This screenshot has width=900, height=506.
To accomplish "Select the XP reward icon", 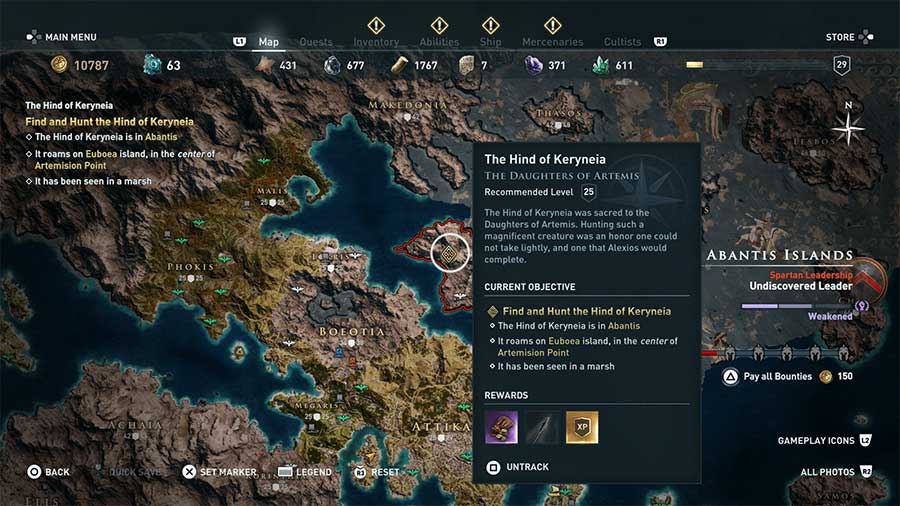I will [582, 428].
